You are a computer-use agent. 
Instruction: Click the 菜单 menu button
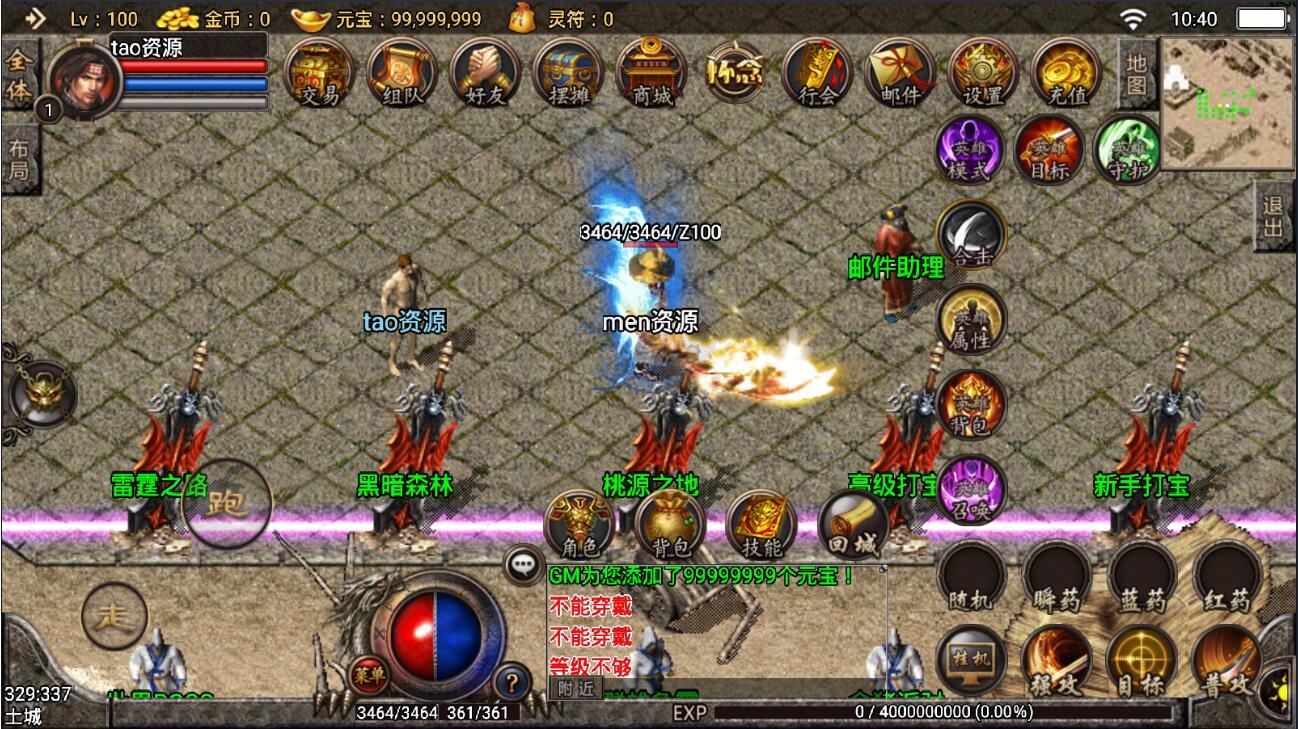tap(368, 676)
